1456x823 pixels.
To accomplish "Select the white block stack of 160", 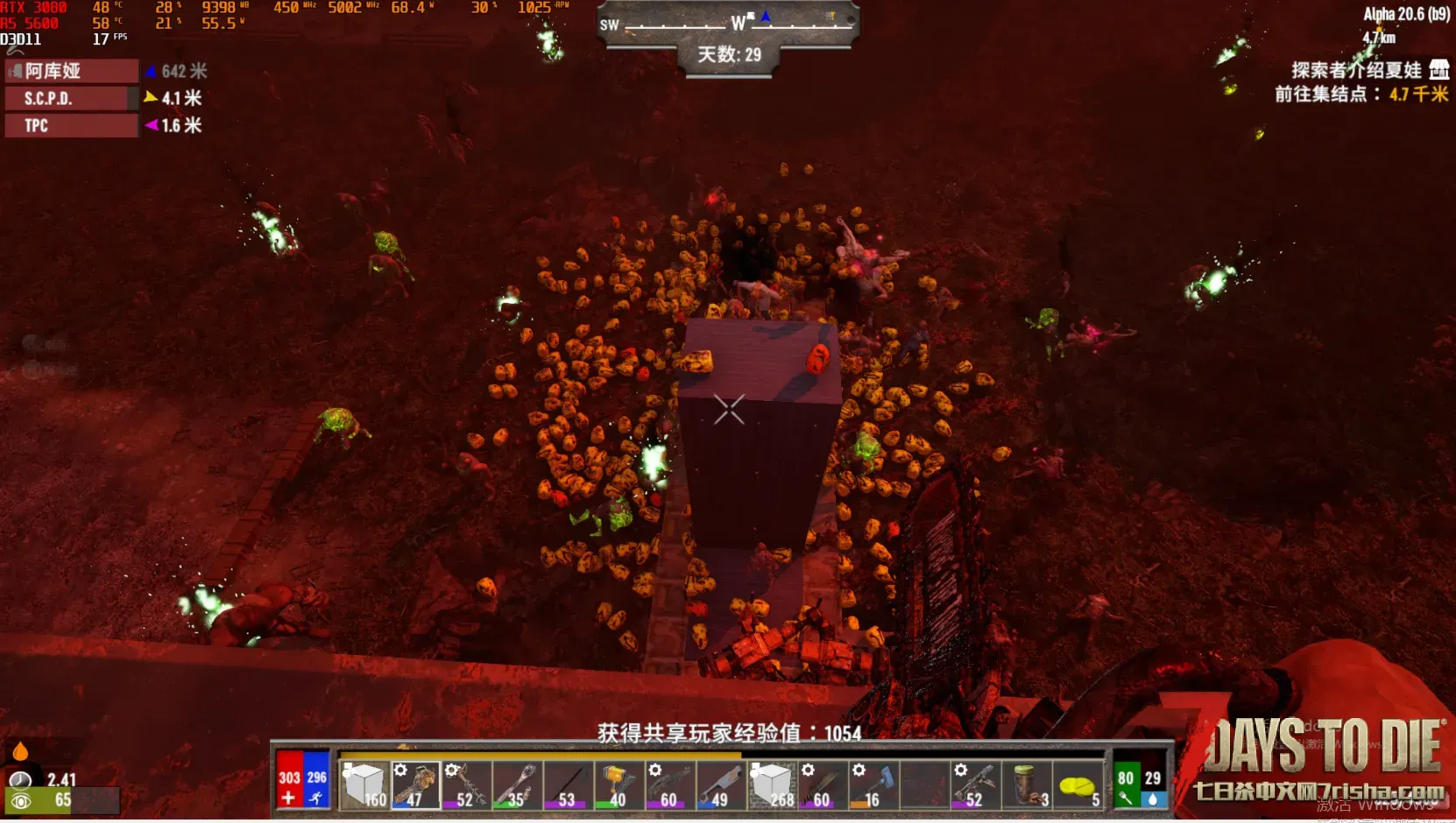I will pyautogui.click(x=363, y=784).
